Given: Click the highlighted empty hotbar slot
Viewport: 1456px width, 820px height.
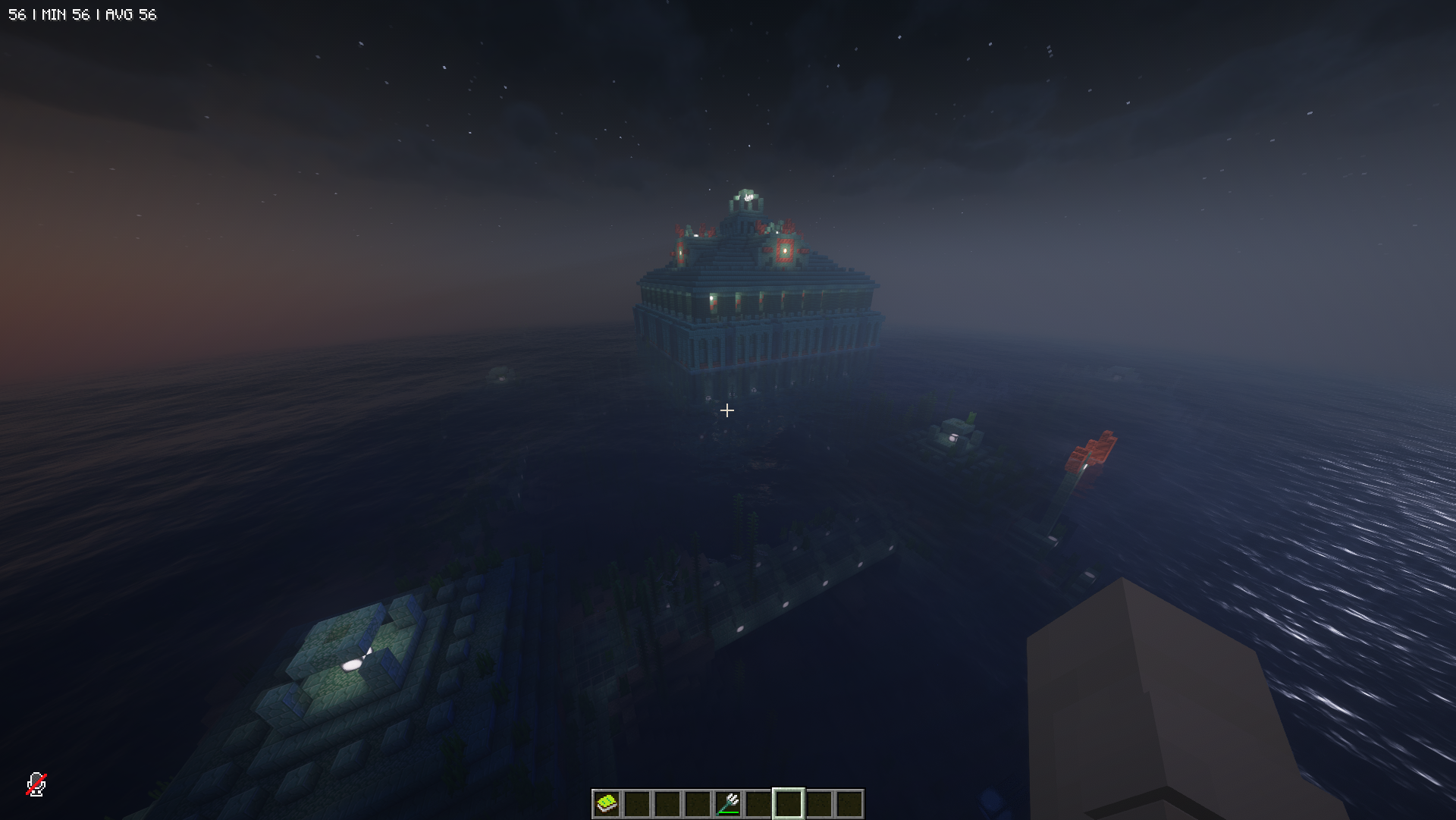Looking at the screenshot, I should (789, 803).
